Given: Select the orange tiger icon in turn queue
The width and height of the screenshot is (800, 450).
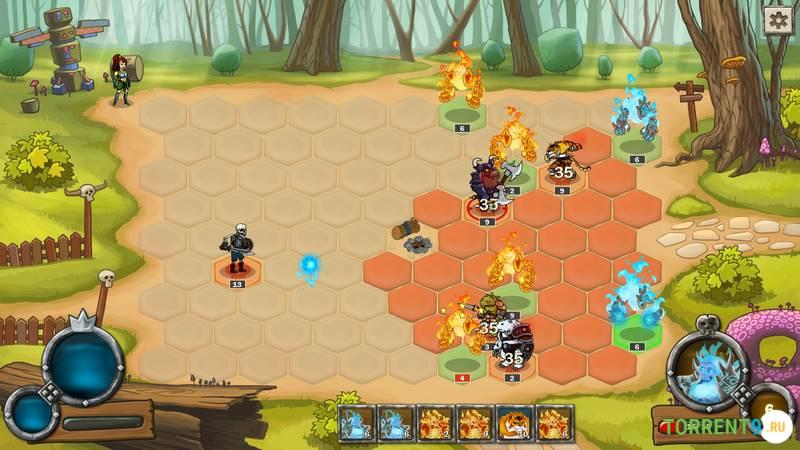Looking at the screenshot, I should pos(514,425).
